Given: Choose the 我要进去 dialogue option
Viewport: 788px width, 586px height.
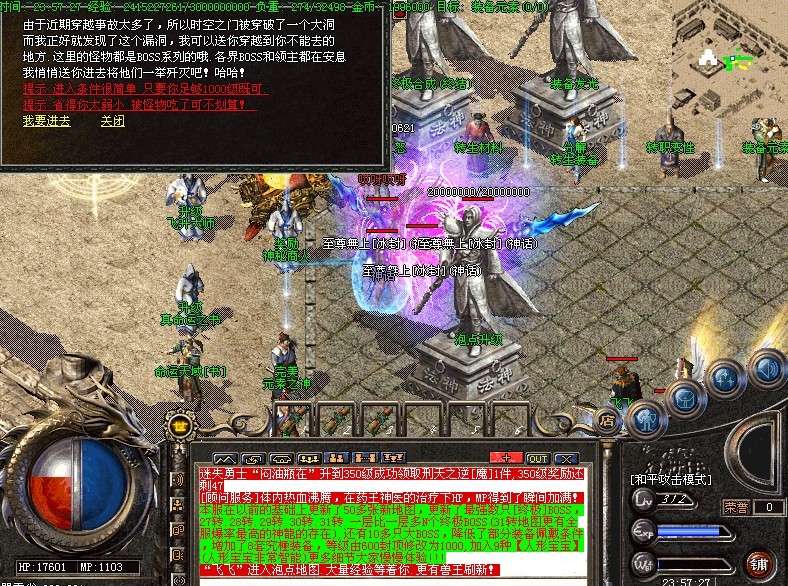Looking at the screenshot, I should tap(46, 121).
